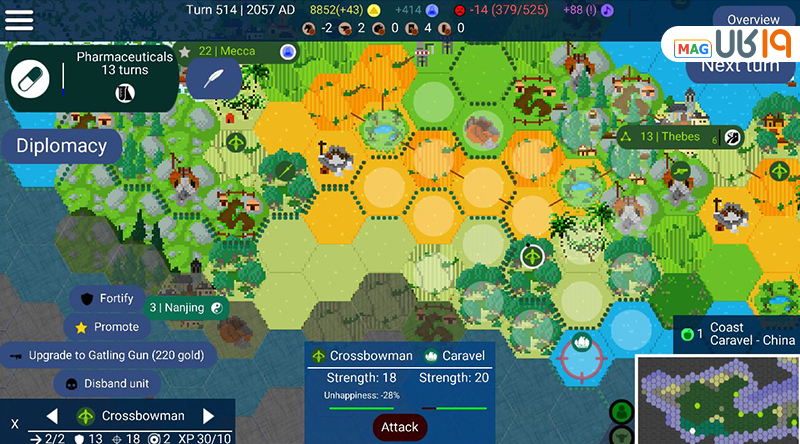Open the hamburger main menu
Screen dimensions: 800x444
pyautogui.click(x=19, y=20)
